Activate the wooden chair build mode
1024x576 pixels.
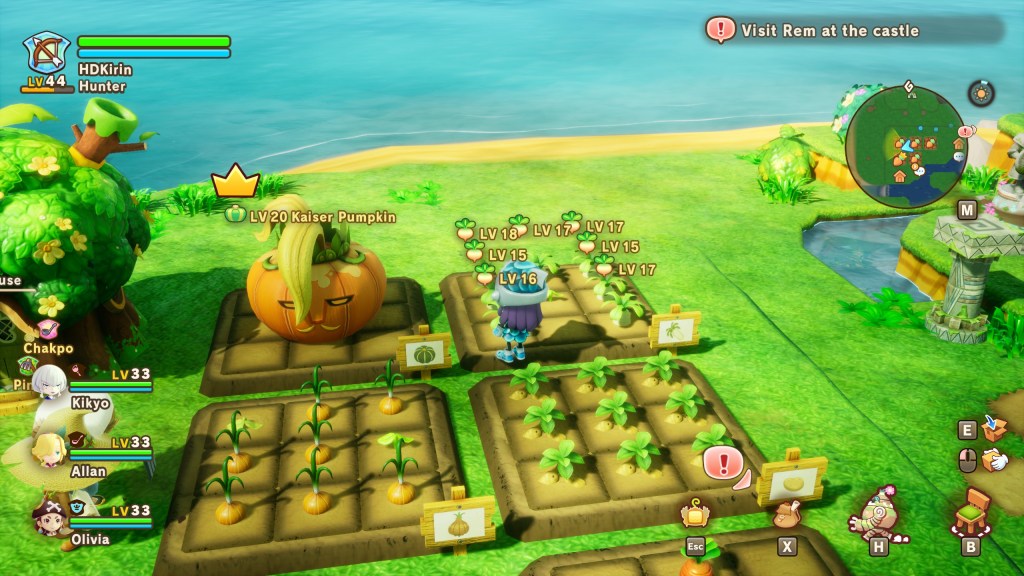972,513
